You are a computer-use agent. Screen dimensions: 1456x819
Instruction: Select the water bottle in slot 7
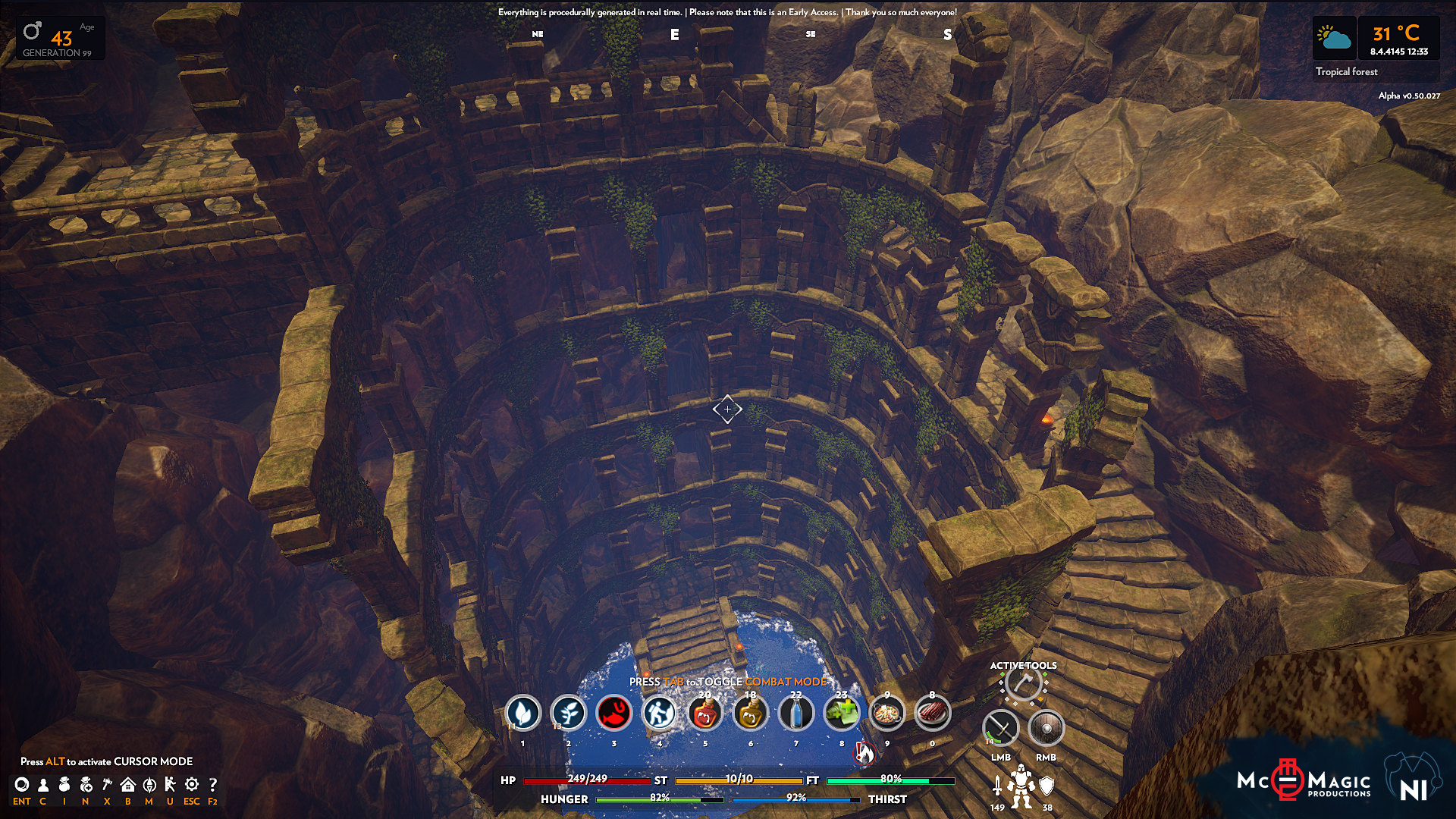[x=796, y=713]
